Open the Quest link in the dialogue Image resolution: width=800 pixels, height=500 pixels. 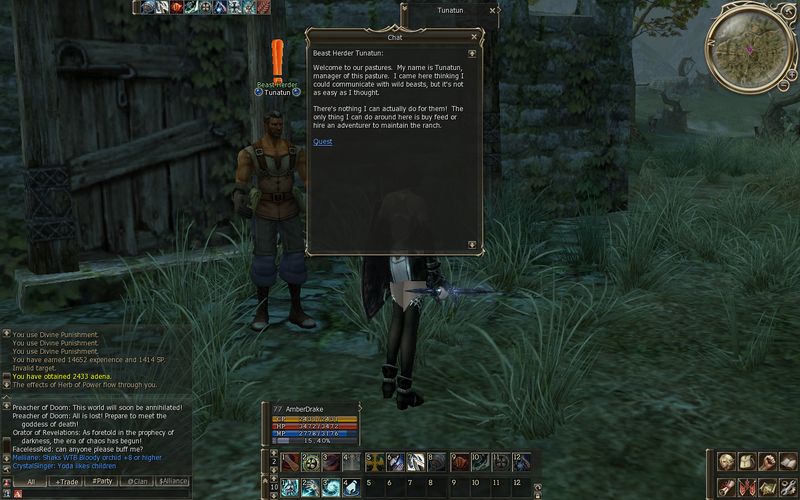322,142
